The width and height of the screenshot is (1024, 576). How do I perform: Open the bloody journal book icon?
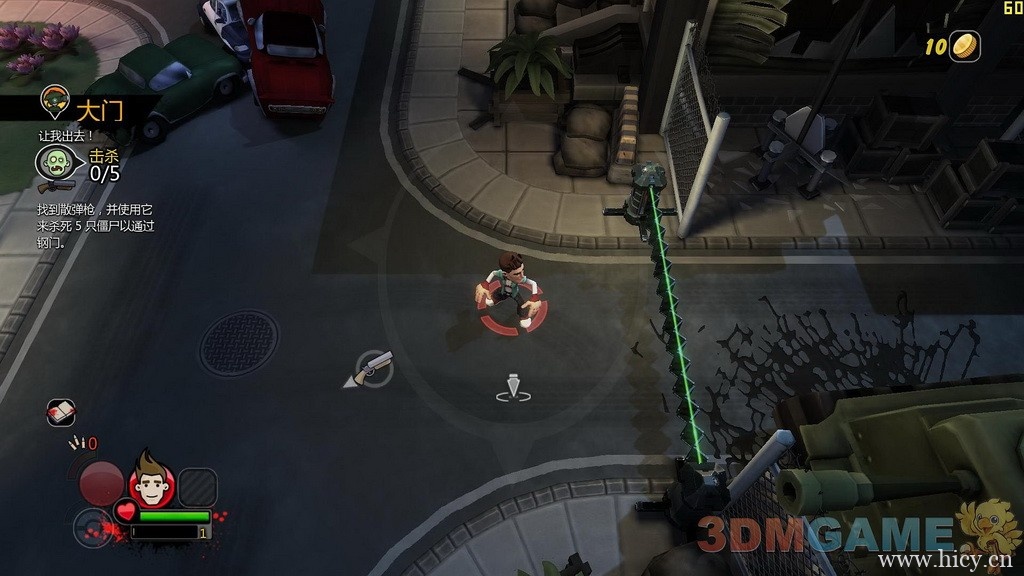coord(61,412)
